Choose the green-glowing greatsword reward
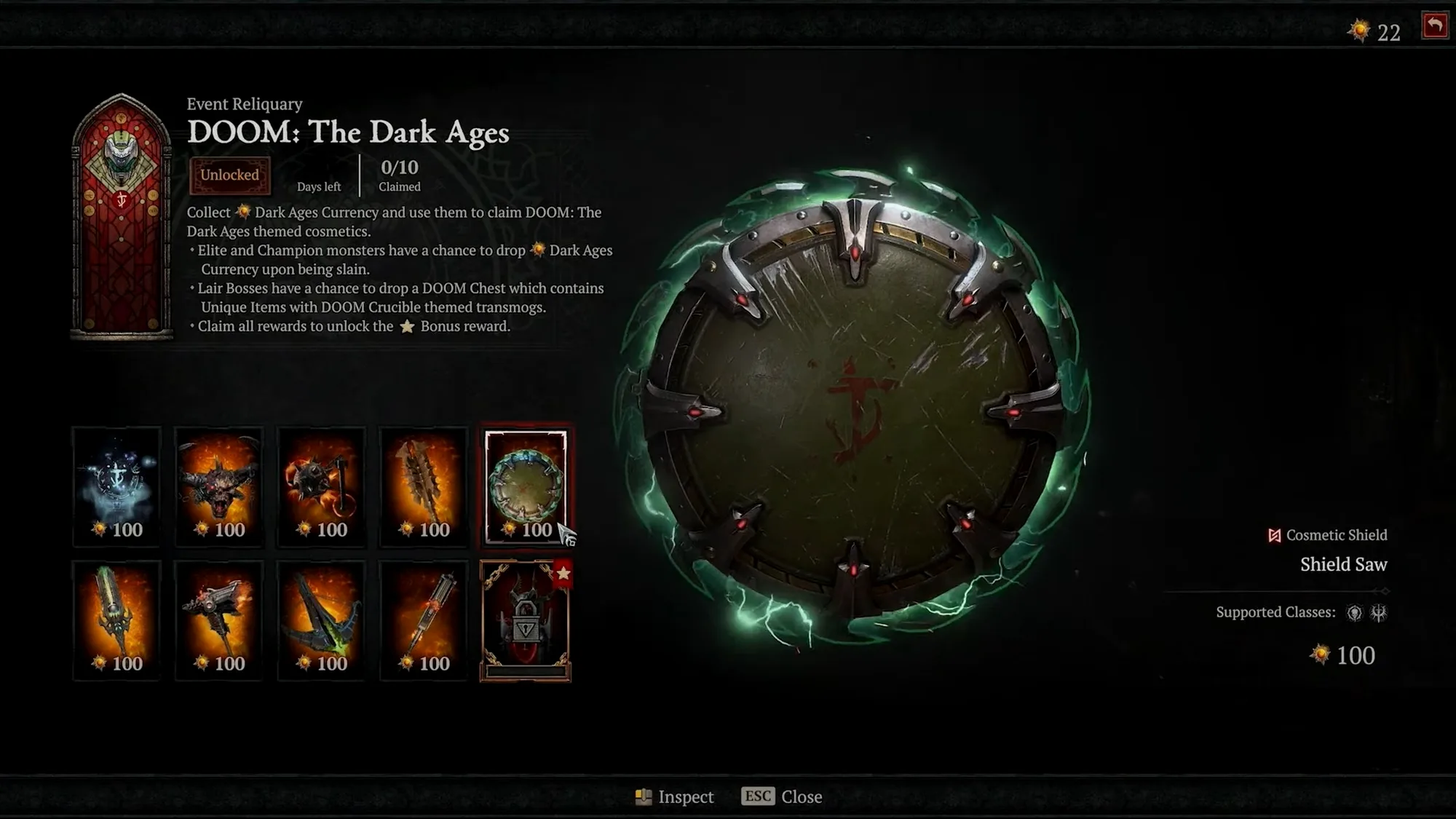The height and width of the screenshot is (819, 1456). 116,620
